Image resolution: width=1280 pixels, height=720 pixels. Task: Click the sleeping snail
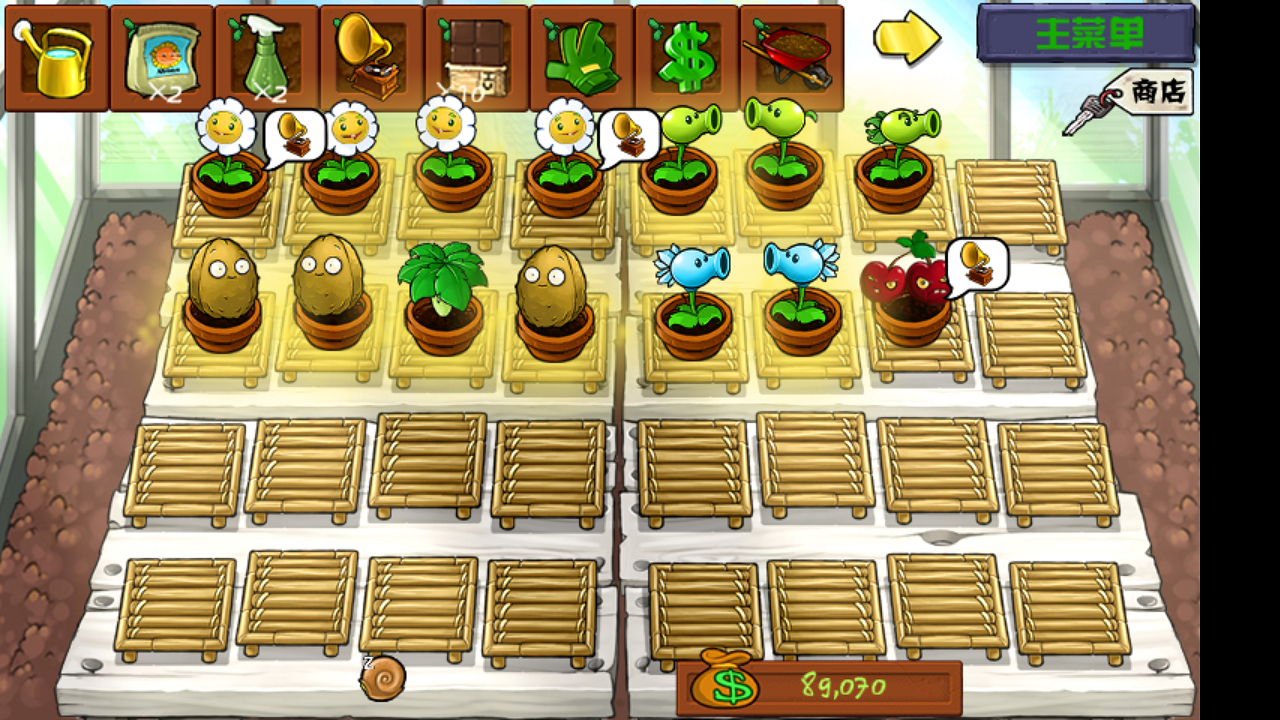coord(382,677)
